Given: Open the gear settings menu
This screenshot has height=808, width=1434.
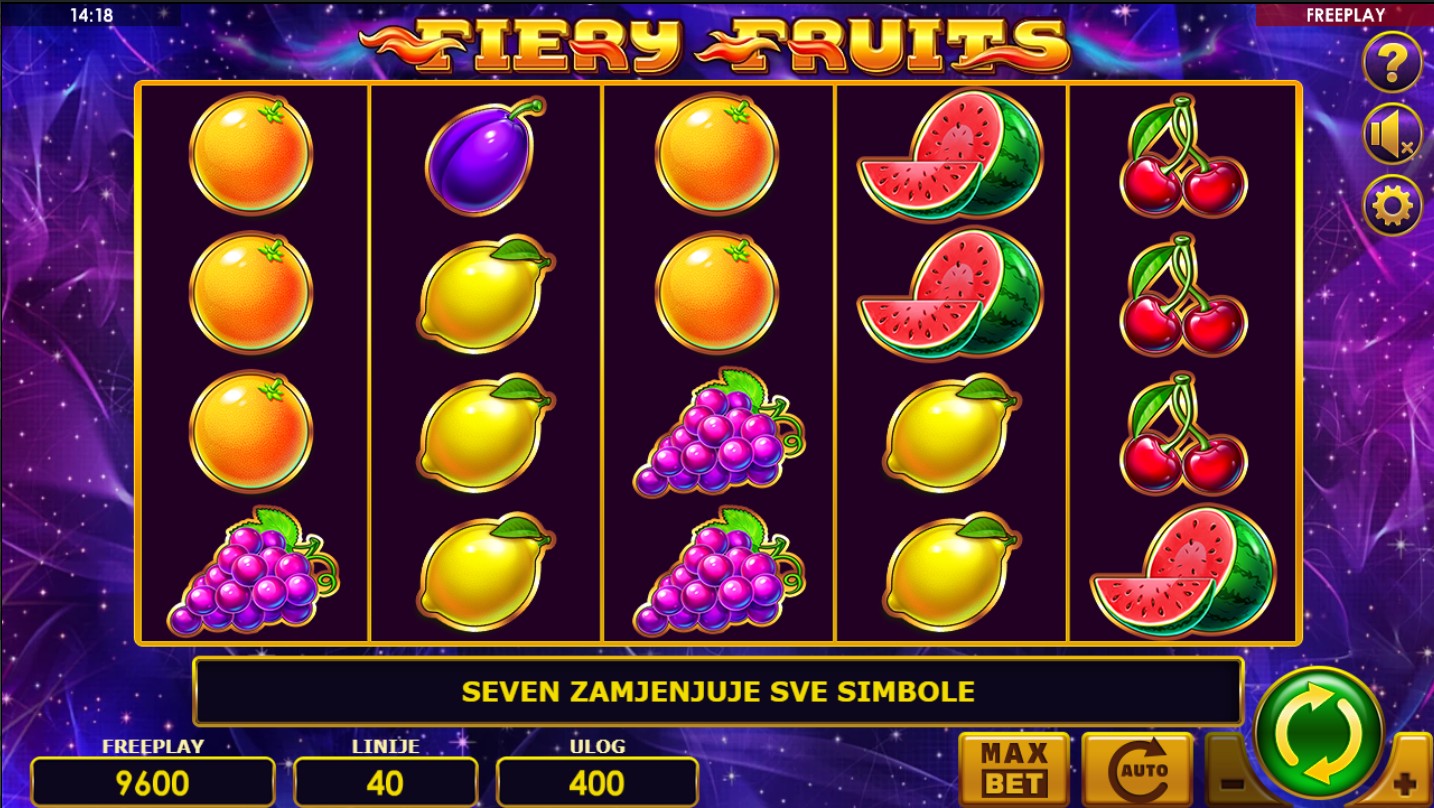Looking at the screenshot, I should [x=1392, y=206].
